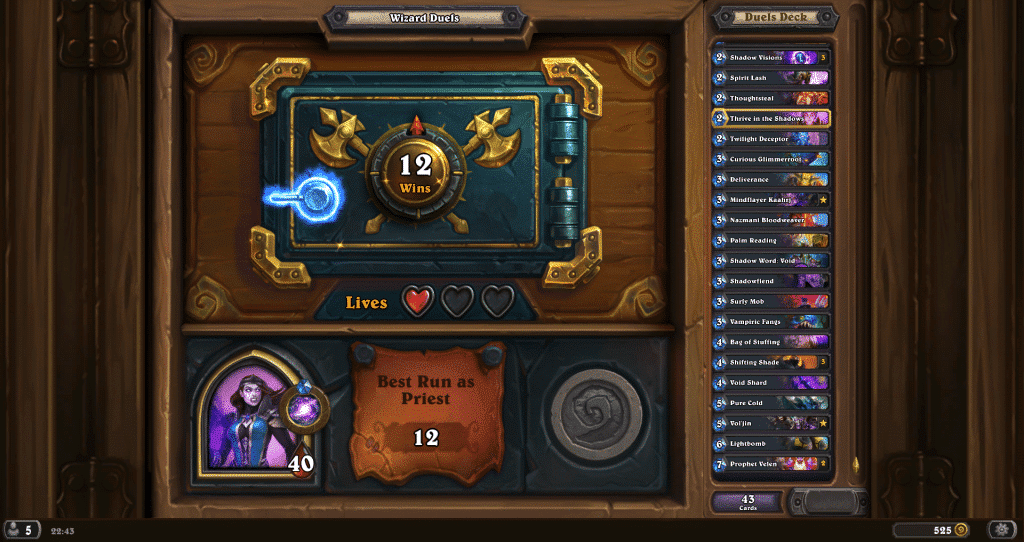Choose Thoughtsteal from the deck list
1024x542 pixels.
point(770,98)
